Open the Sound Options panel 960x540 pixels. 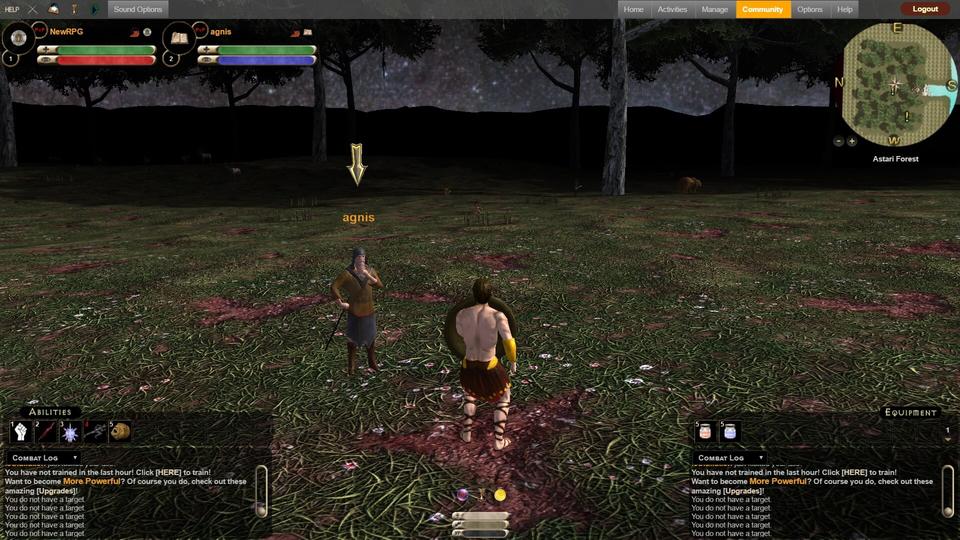138,9
